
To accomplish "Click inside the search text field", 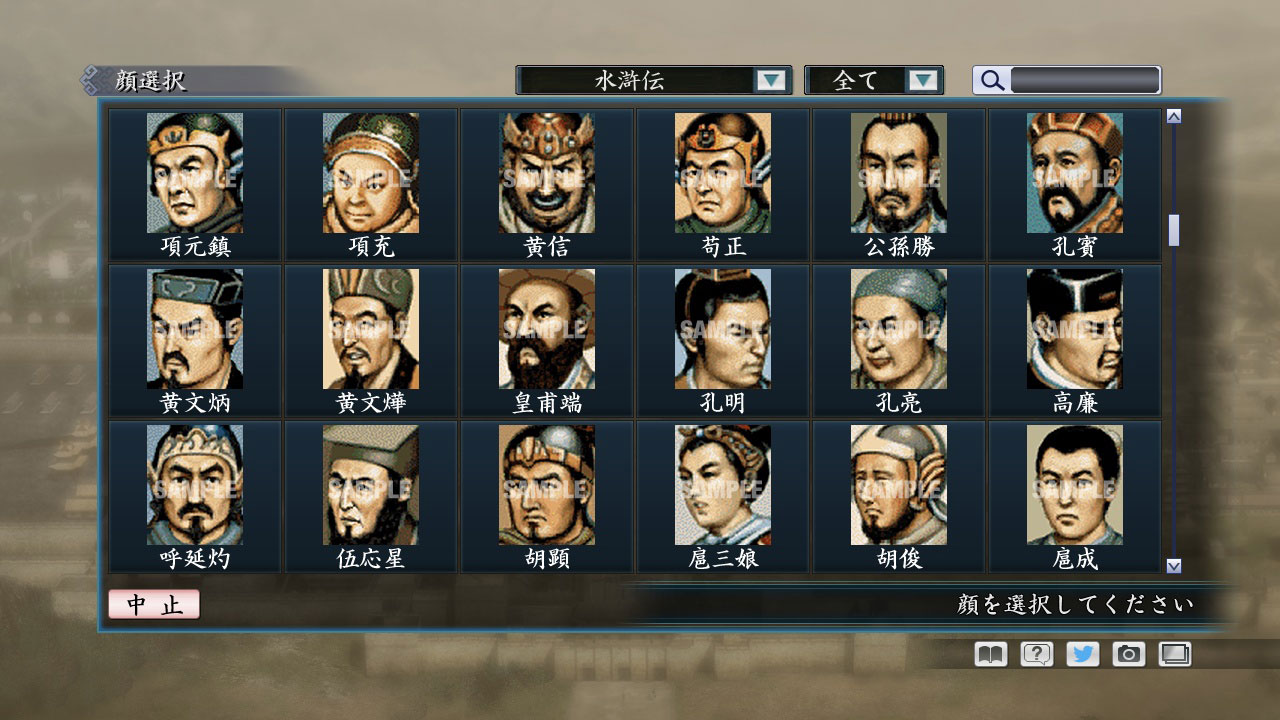I will (1083, 79).
